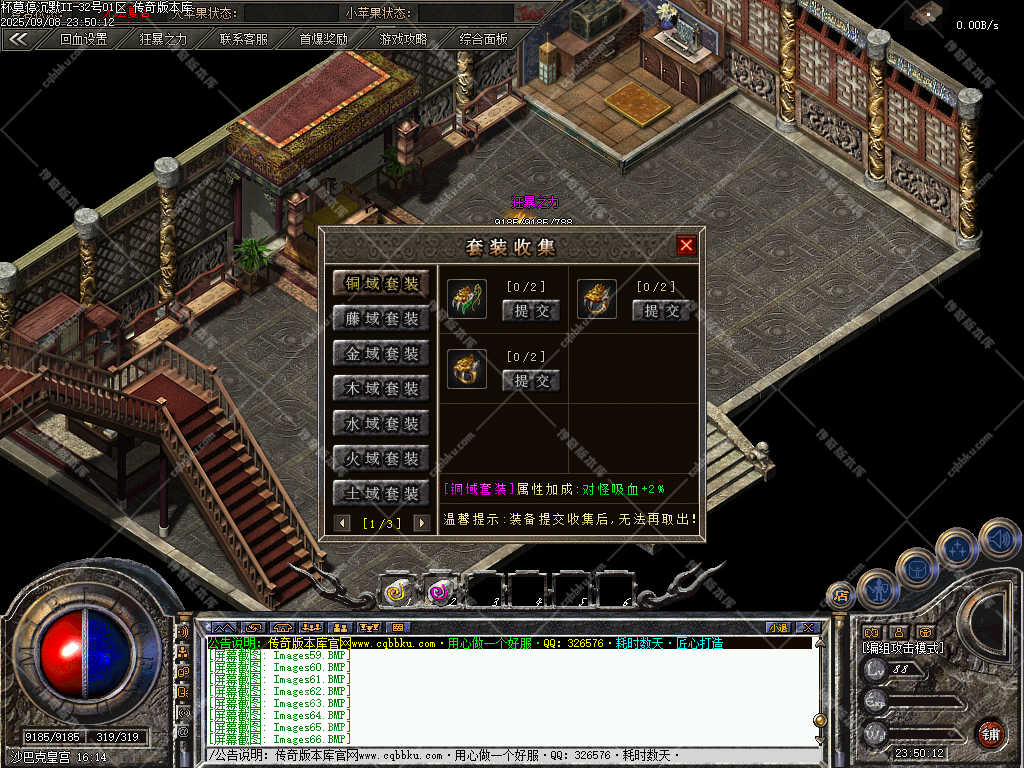The height and width of the screenshot is (768, 1024).
Task: Select 火域套装 from the set list
Action: pos(381,459)
